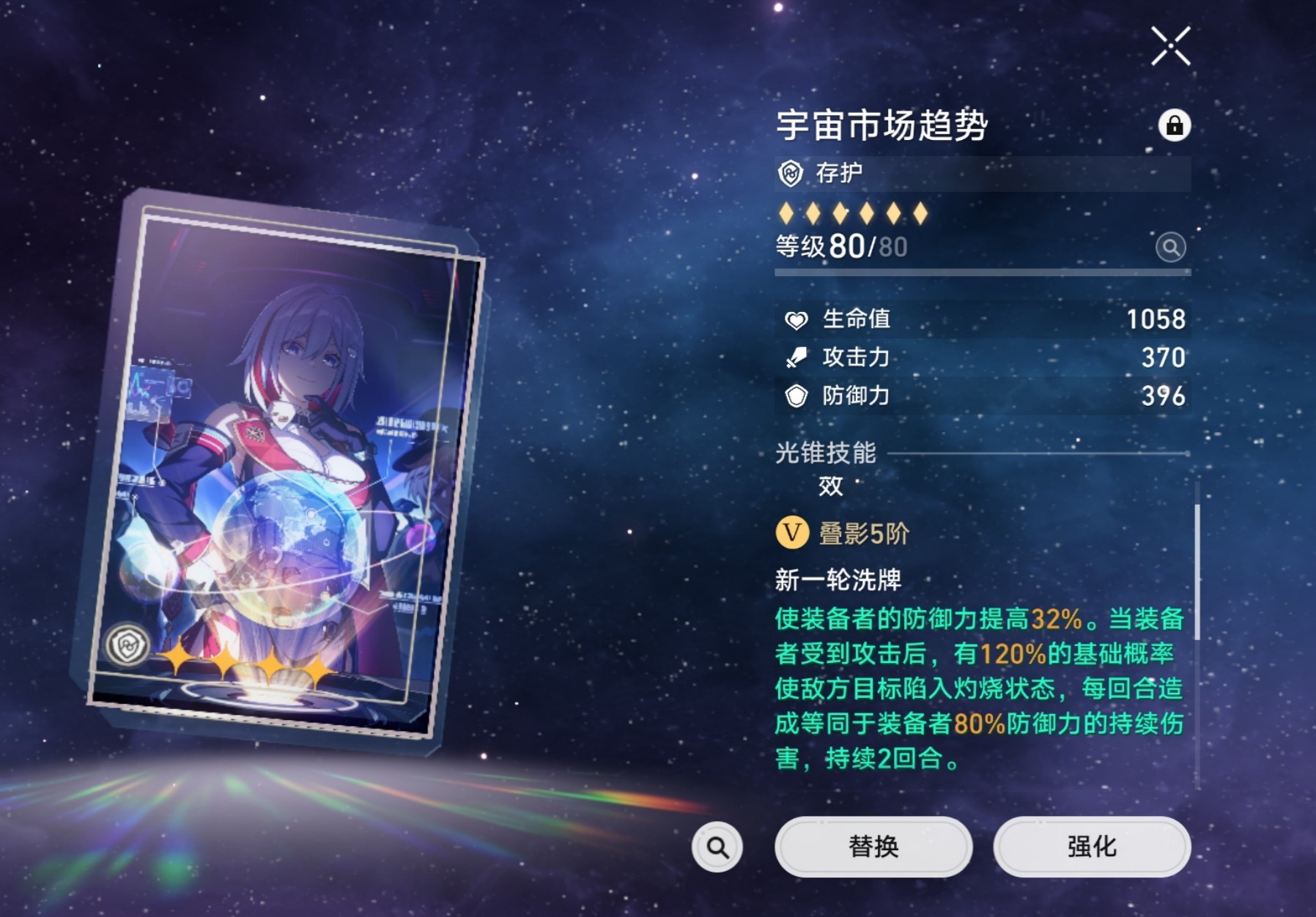
Task: Click the skill name 新一轮洗牌
Action: coord(840,578)
